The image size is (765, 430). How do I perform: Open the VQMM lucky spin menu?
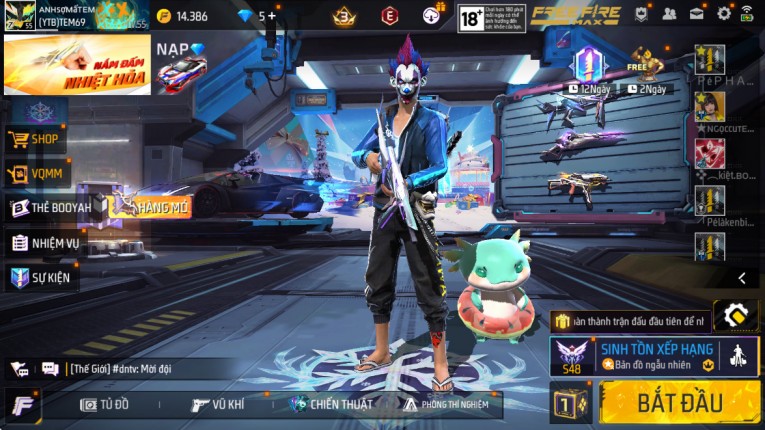[x=36, y=174]
